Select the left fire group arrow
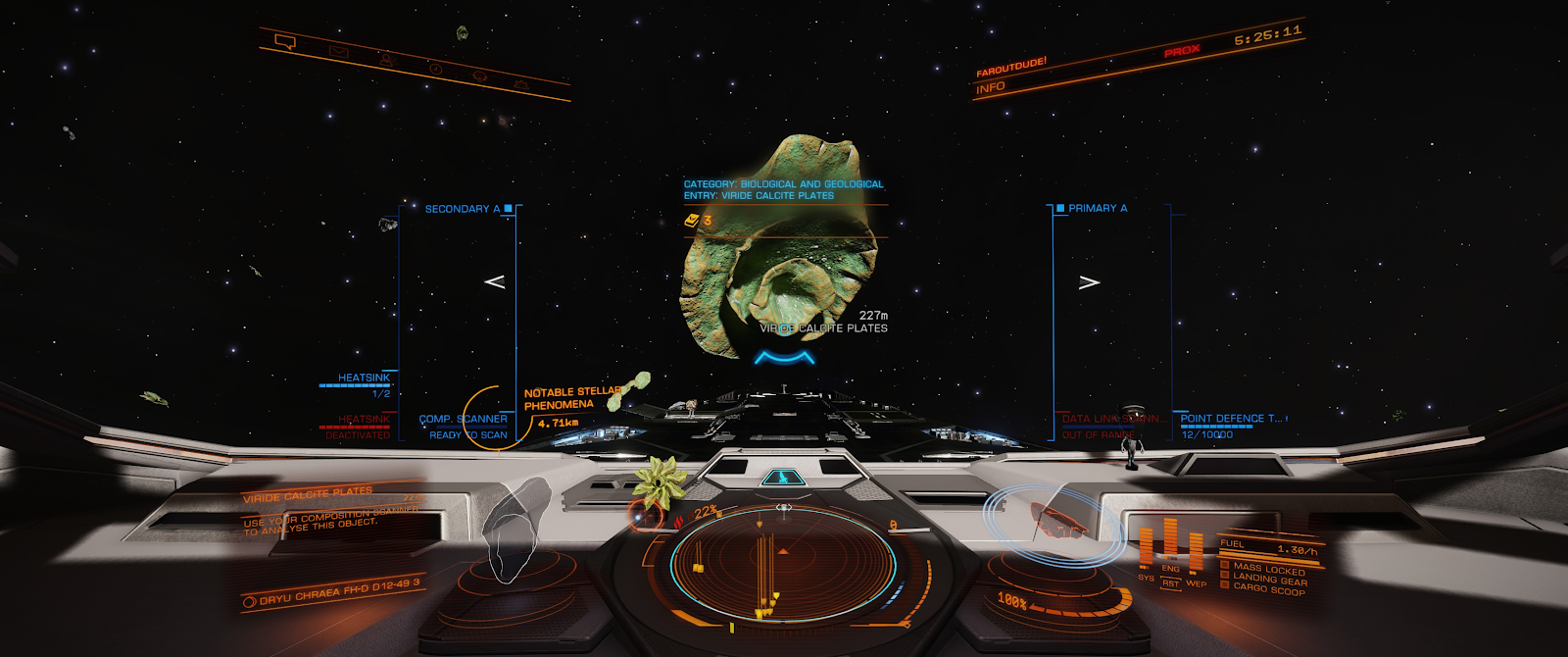1568x657 pixels. [495, 282]
